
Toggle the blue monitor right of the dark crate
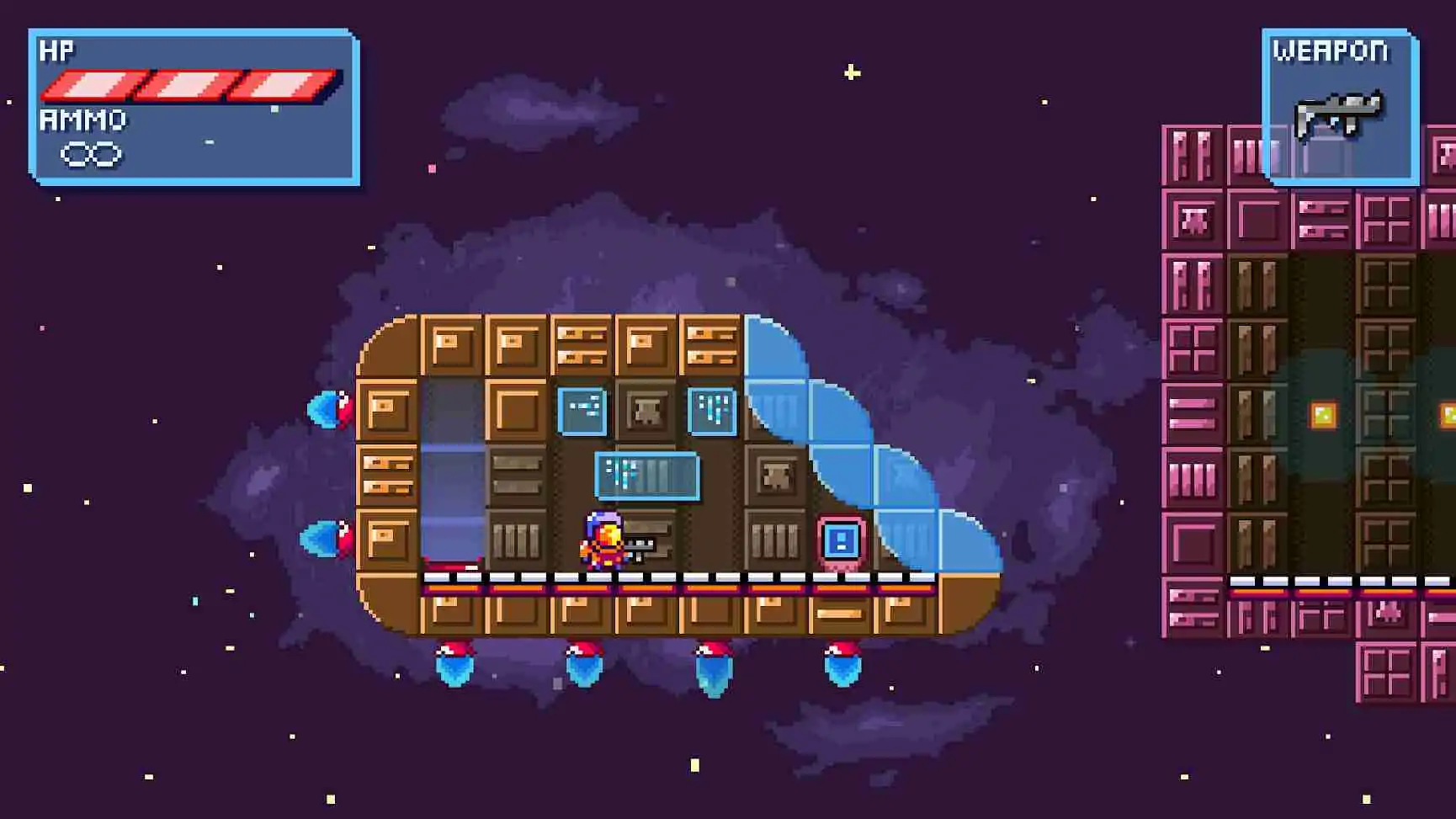click(x=711, y=409)
